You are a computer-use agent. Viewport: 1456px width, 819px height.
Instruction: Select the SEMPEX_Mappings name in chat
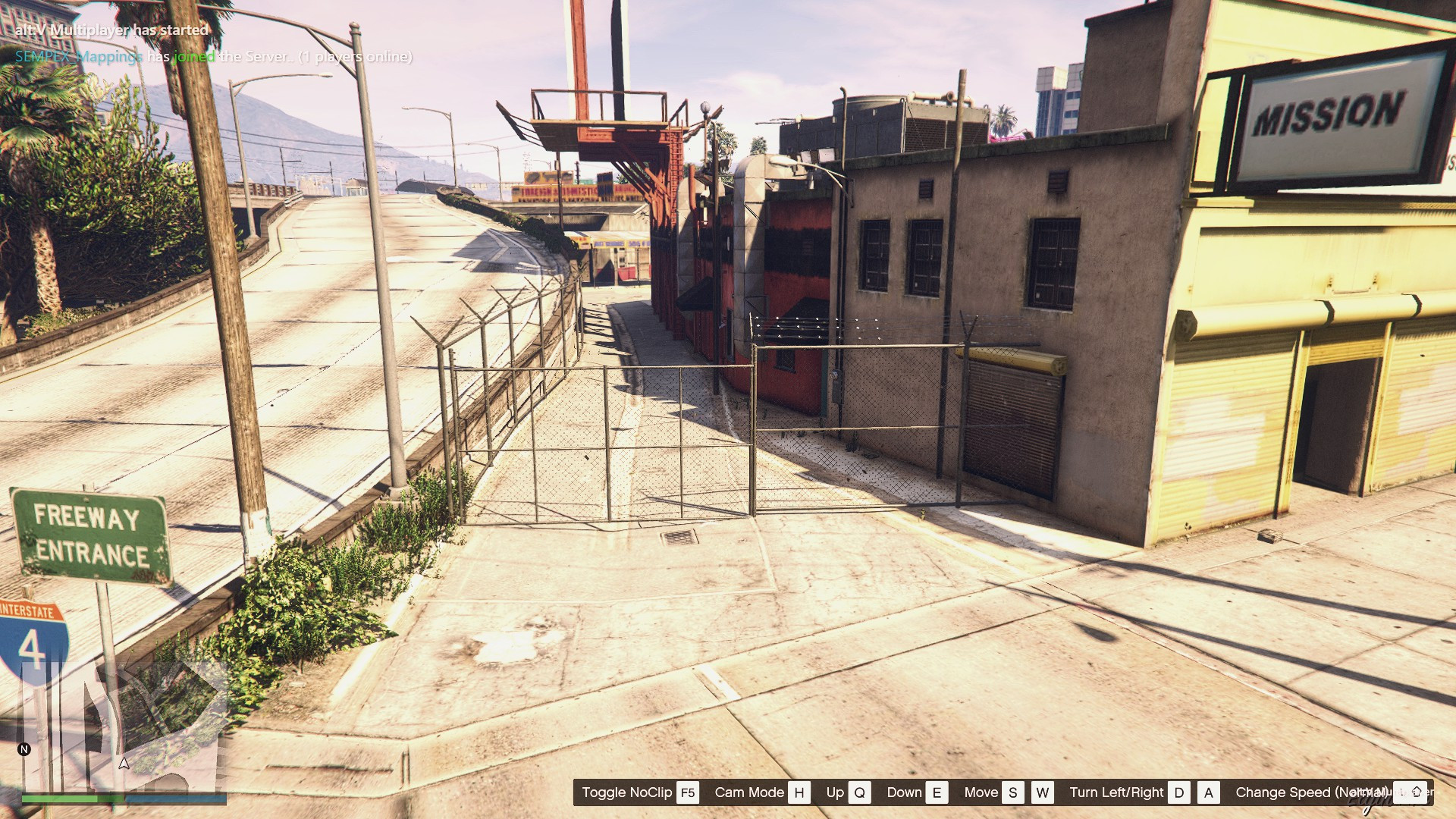[x=79, y=57]
